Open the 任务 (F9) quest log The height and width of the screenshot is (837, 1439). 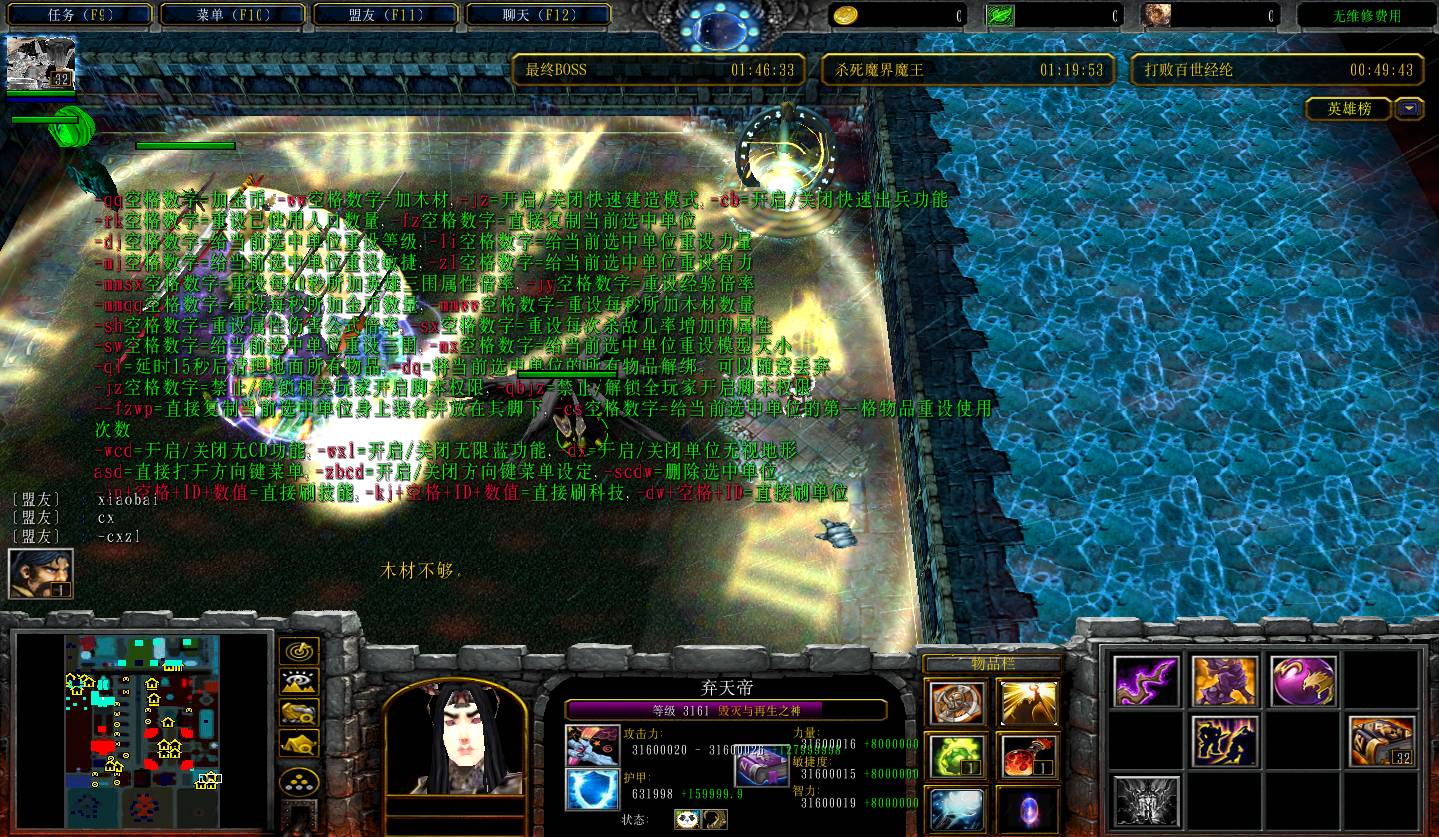pos(79,15)
